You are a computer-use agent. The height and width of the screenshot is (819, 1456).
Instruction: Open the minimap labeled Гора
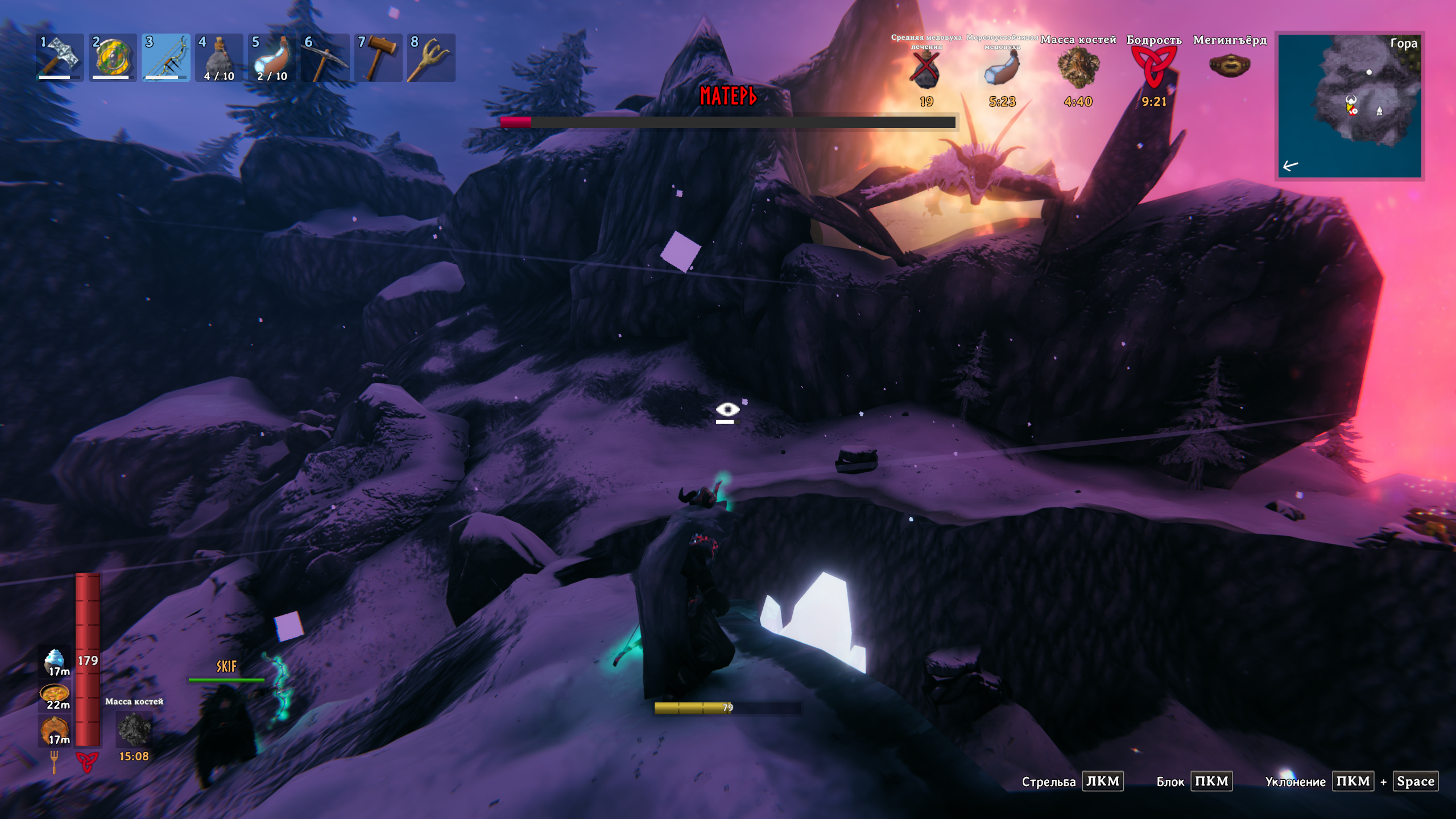(1349, 106)
